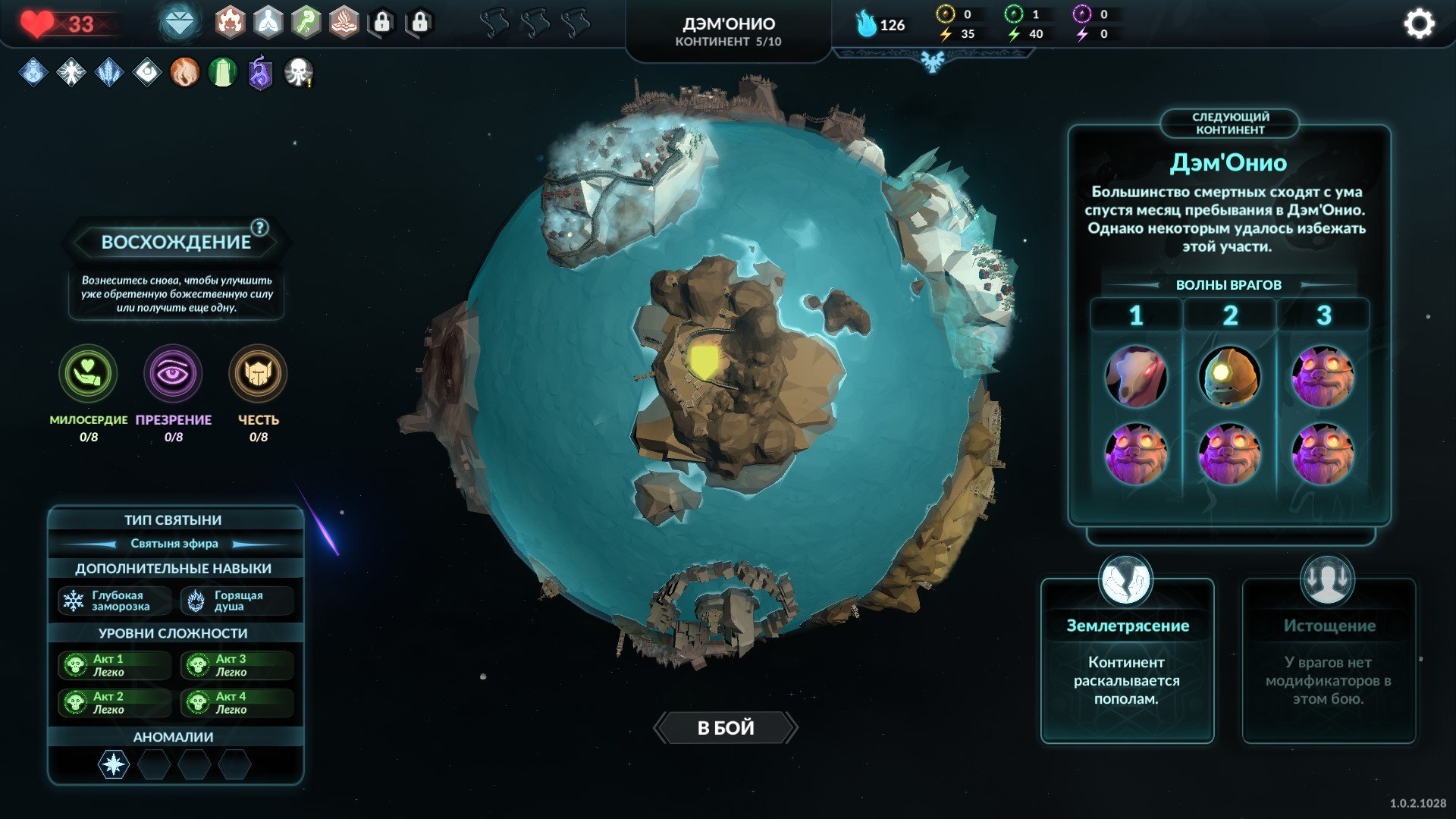Start the battle with В БОЙ button
The height and width of the screenshot is (819, 1456).
725,728
